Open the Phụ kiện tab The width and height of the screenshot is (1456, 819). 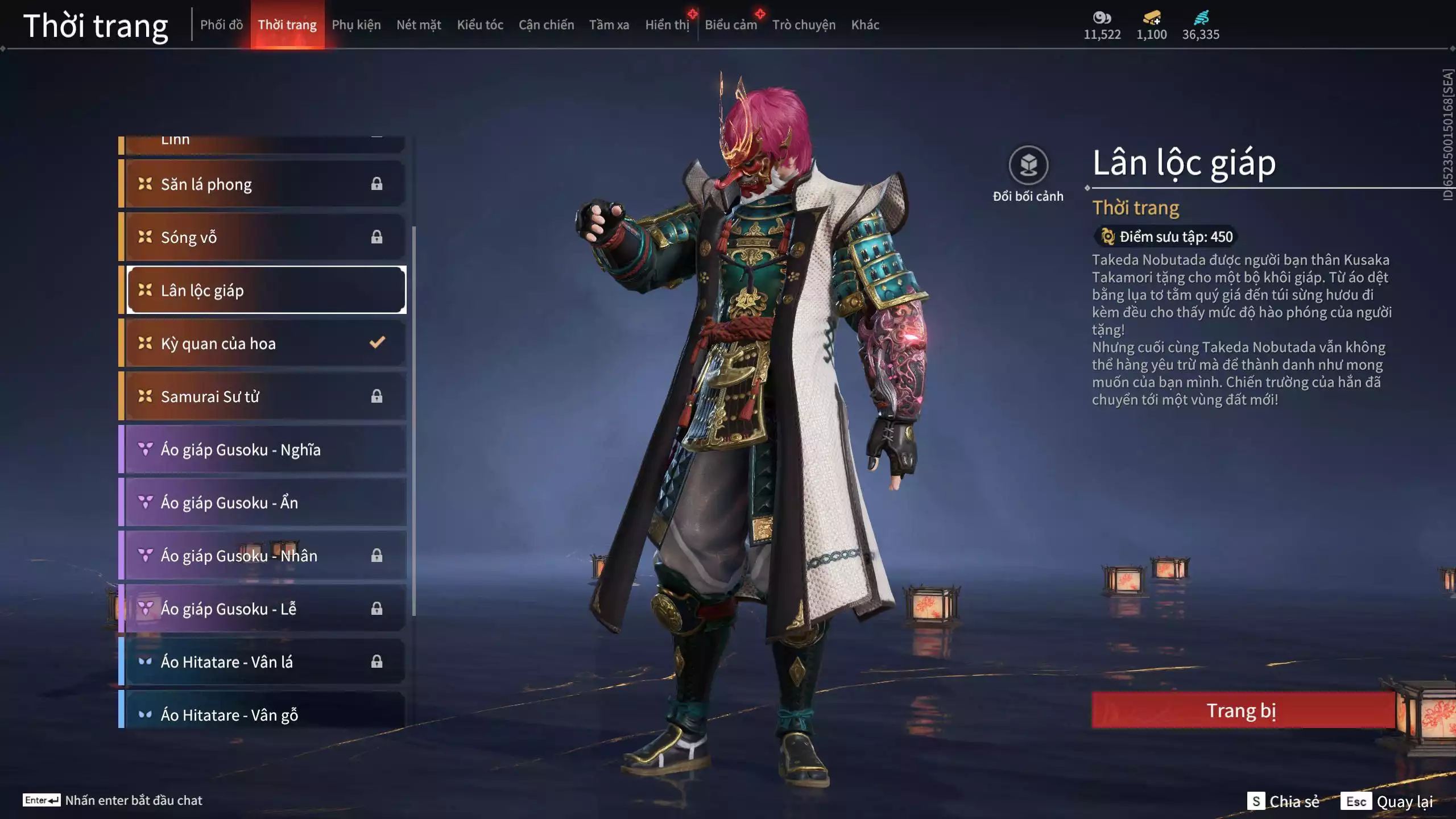[356, 25]
